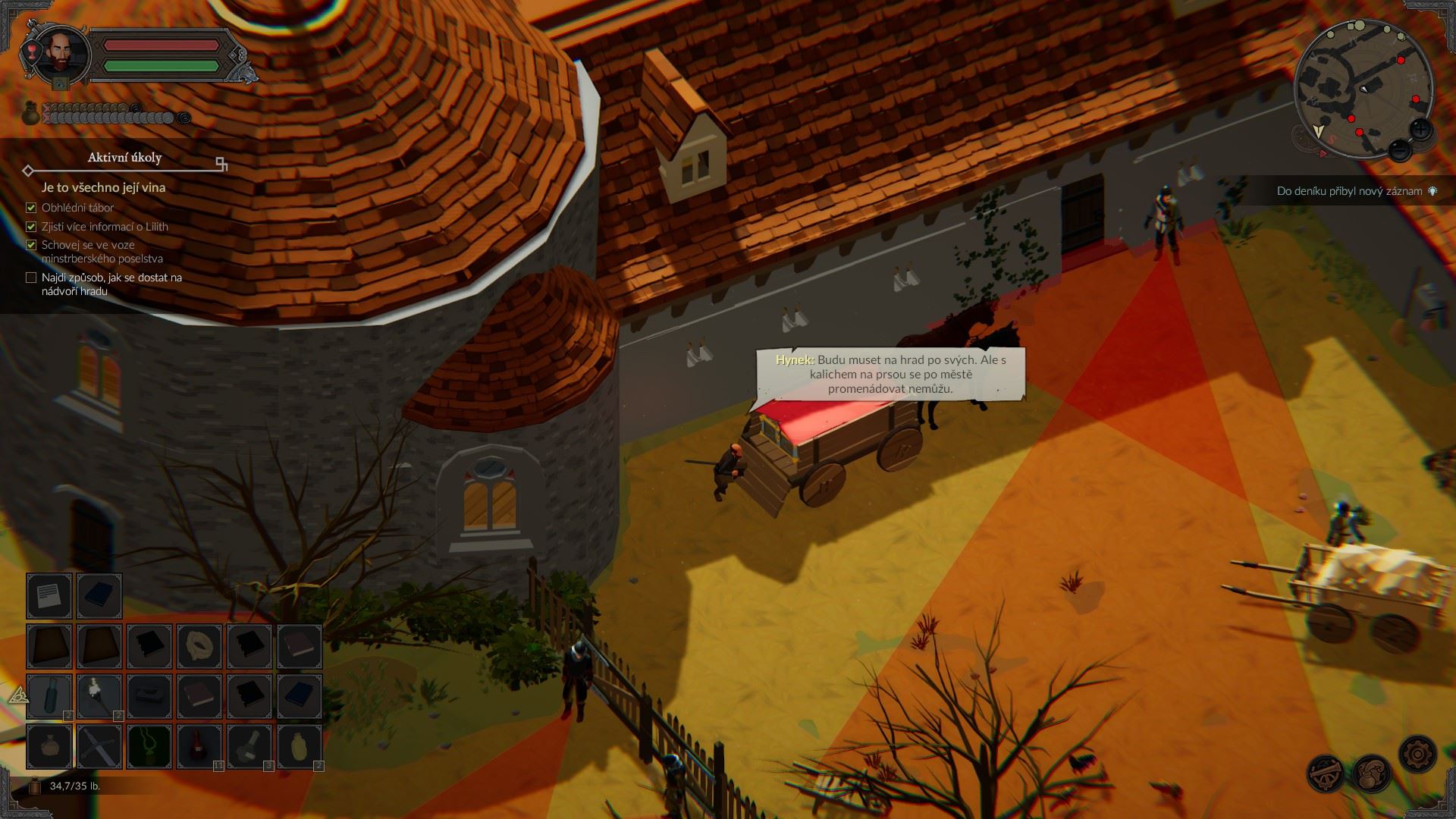Click the rope icon in the inventory grid
The height and width of the screenshot is (819, 1456).
tap(199, 646)
